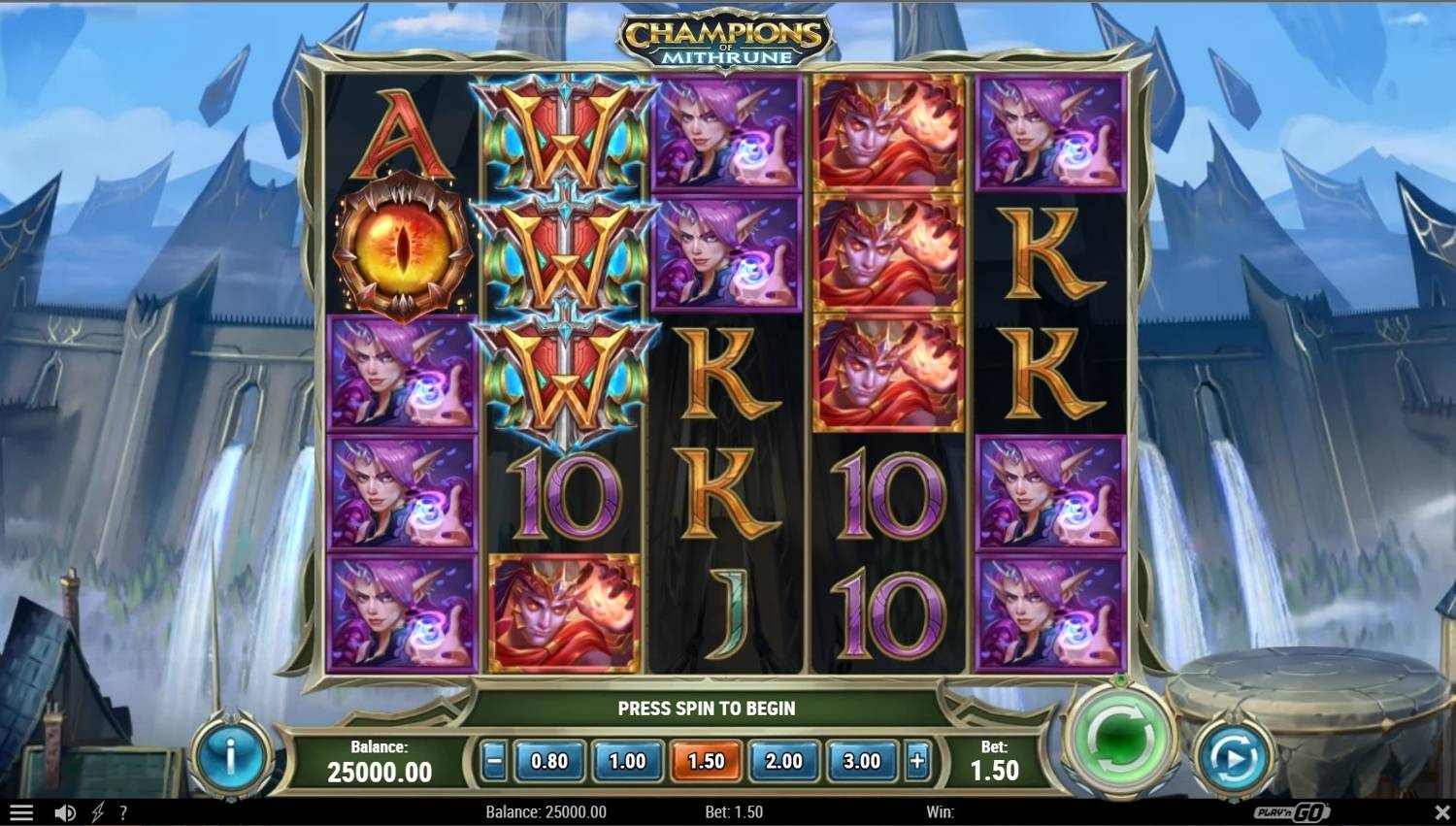
Task: Select the fiery eye wild symbol
Action: 402,245
